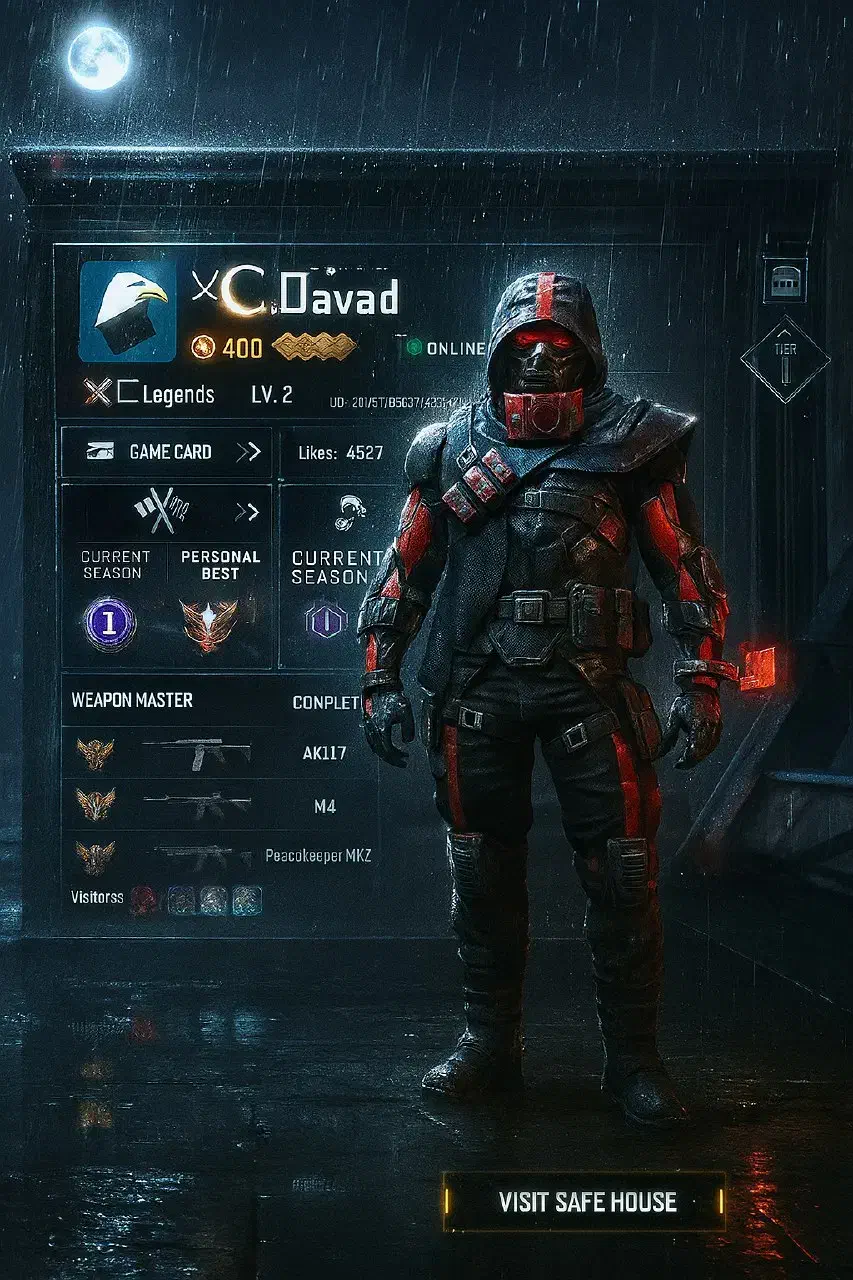Open the first red visitor avatar
This screenshot has height=1280, width=853.
click(x=143, y=899)
